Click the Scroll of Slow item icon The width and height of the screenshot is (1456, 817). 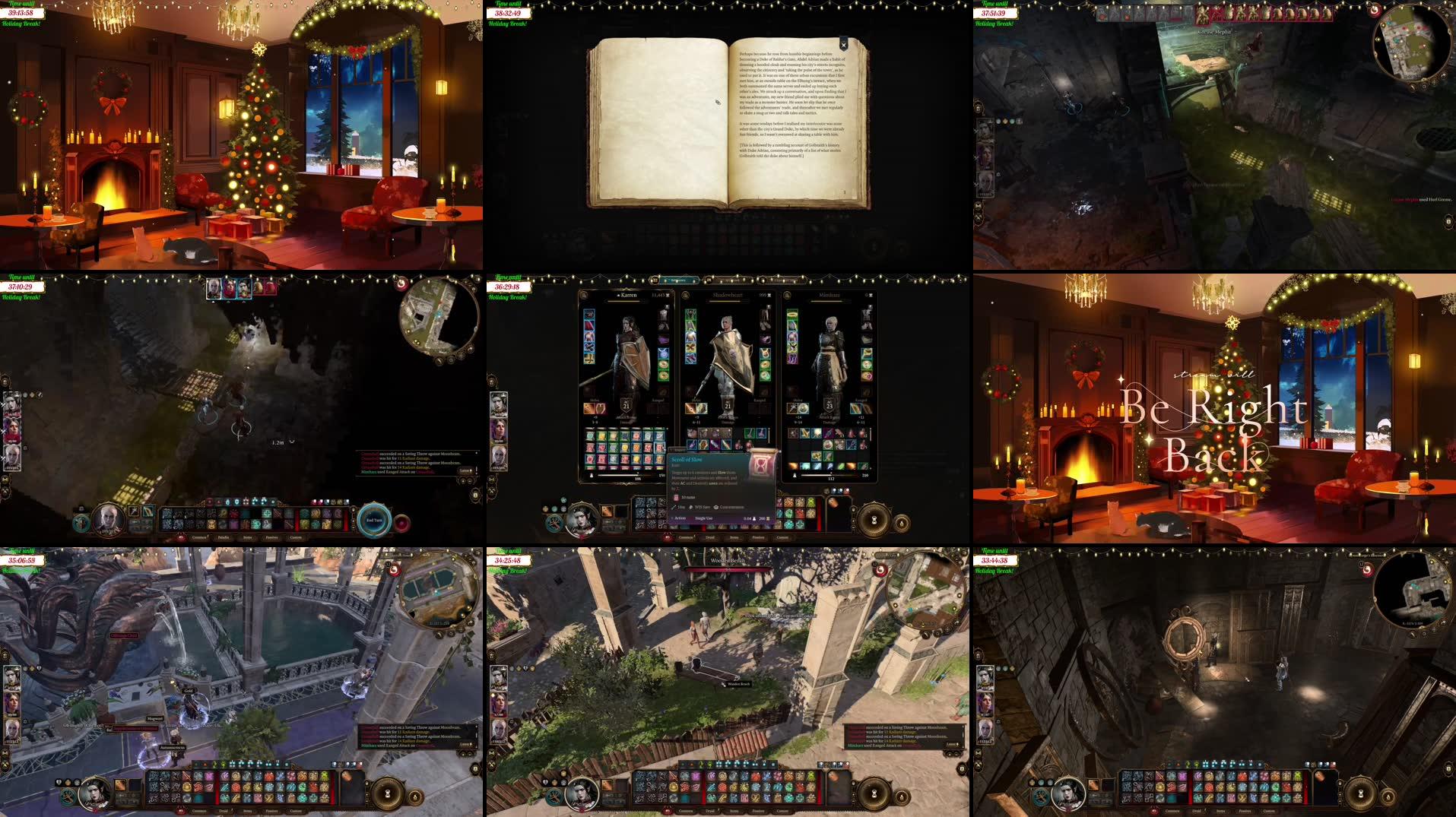click(763, 465)
